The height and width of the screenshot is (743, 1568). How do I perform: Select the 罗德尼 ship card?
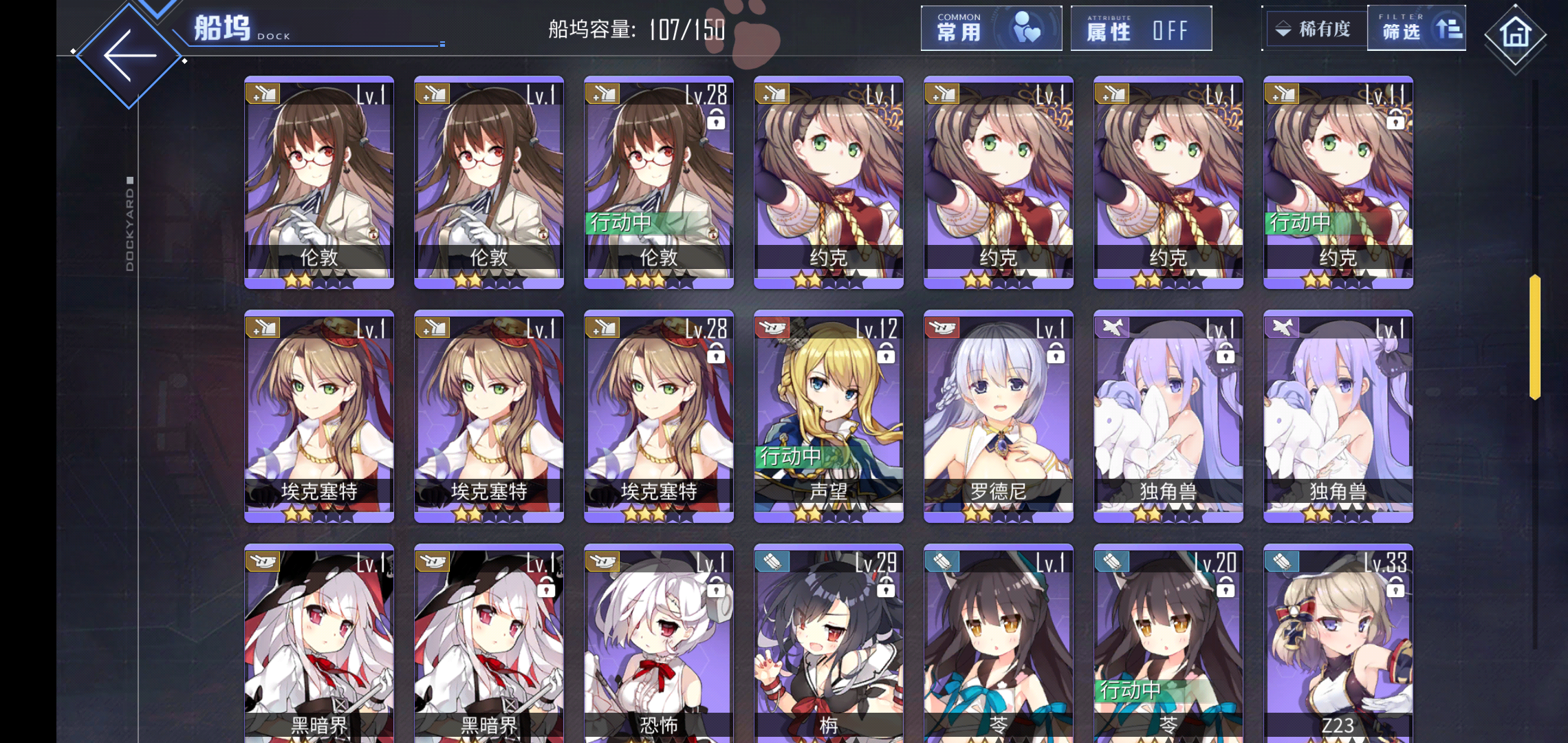click(x=998, y=416)
